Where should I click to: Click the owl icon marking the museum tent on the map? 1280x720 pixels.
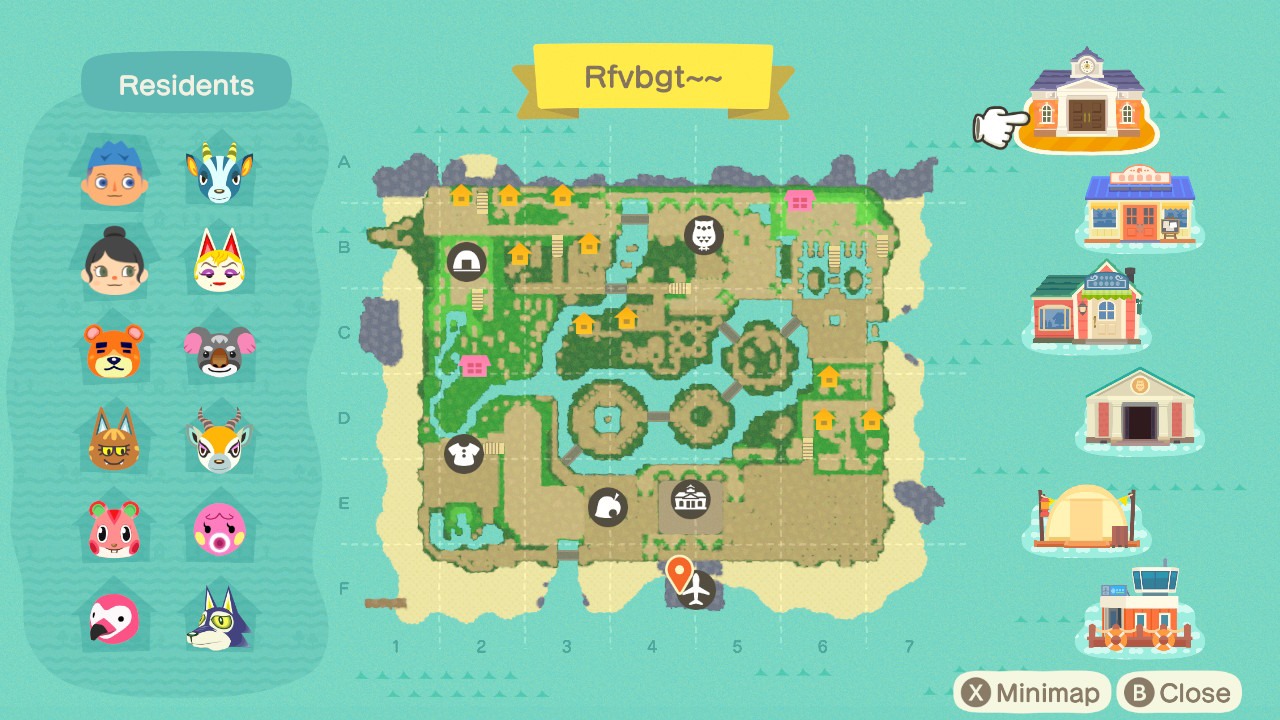pos(703,236)
